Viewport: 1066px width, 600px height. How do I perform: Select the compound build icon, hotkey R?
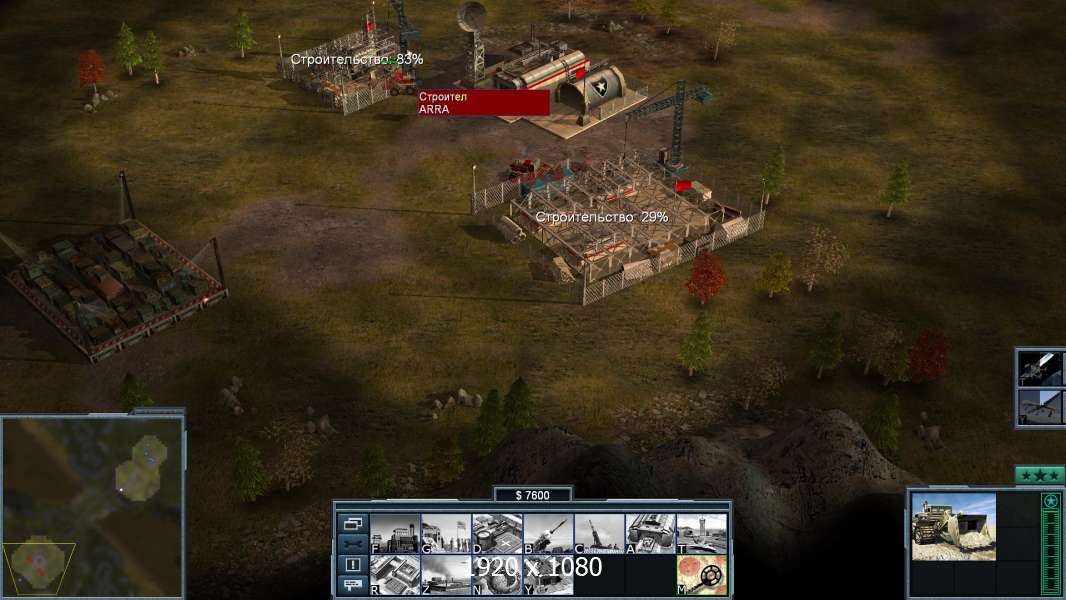[x=395, y=575]
